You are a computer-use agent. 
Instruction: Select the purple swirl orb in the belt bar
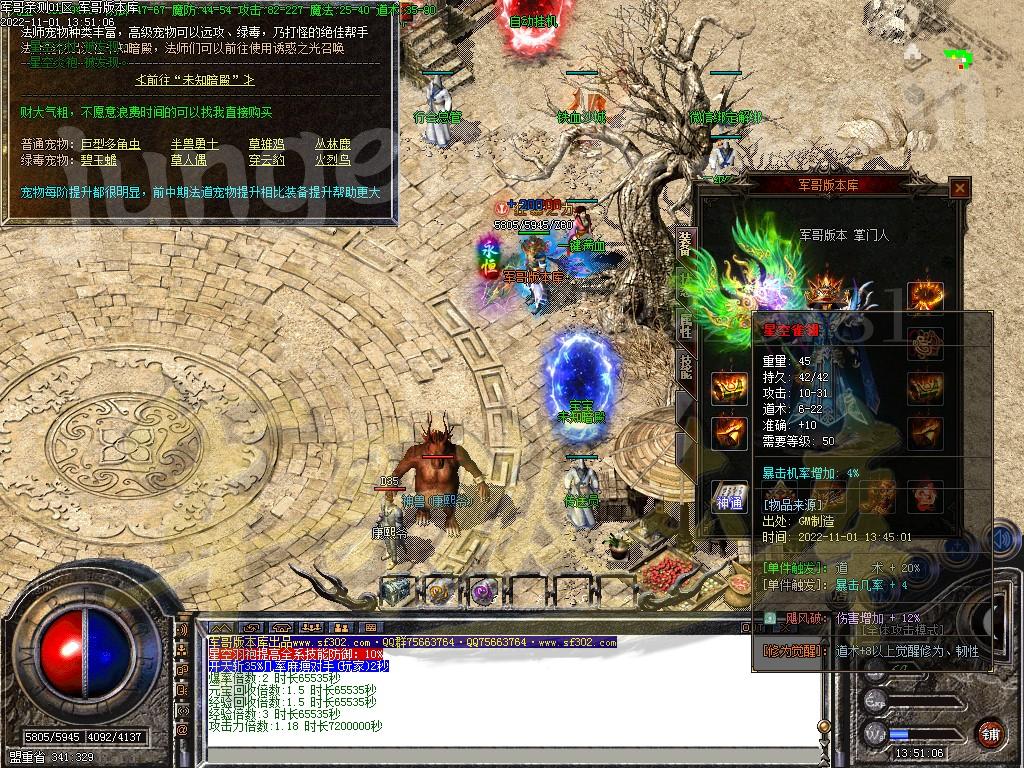tap(485, 591)
